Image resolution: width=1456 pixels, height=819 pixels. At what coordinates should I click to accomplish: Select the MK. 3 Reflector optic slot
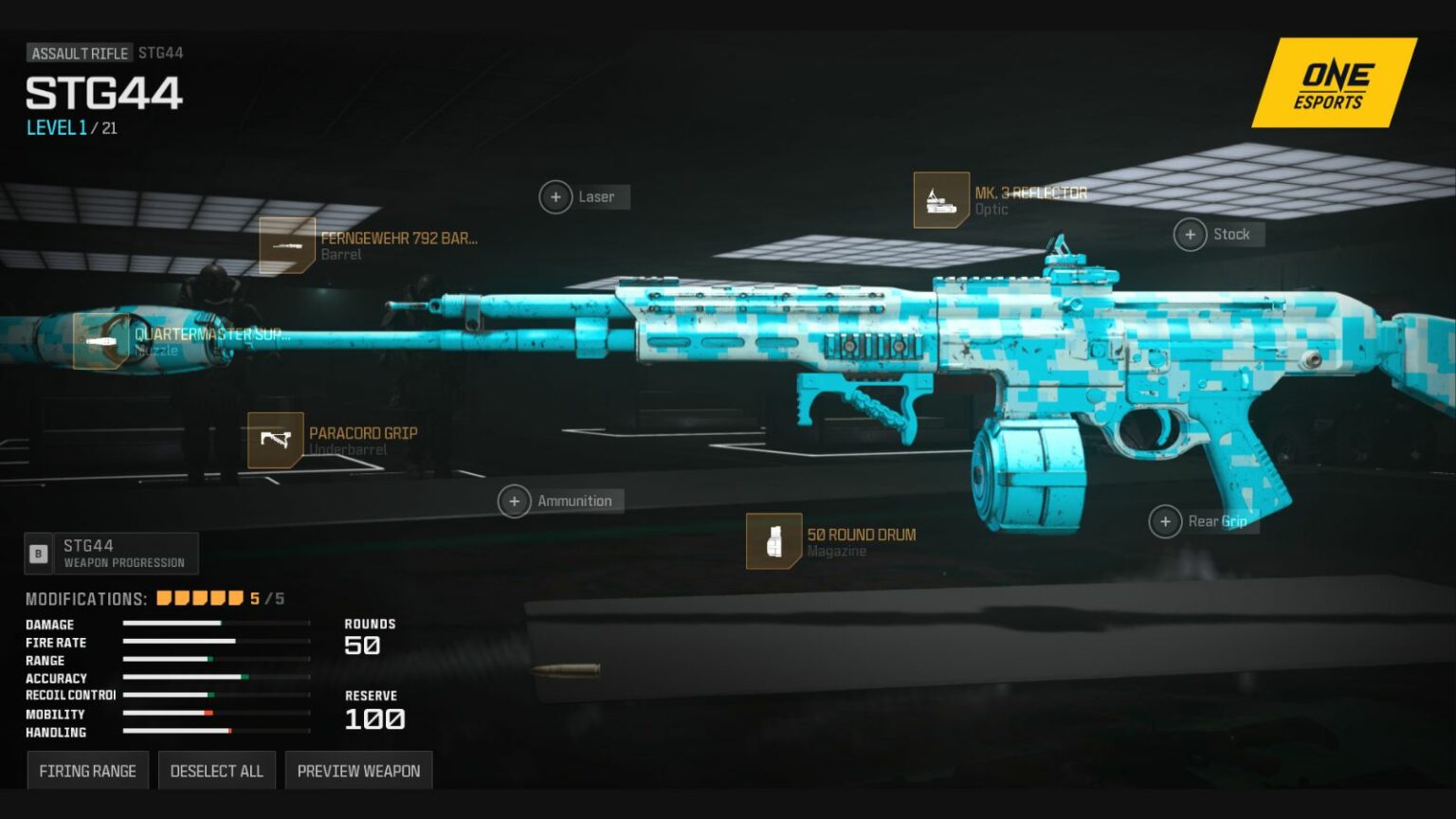[941, 200]
